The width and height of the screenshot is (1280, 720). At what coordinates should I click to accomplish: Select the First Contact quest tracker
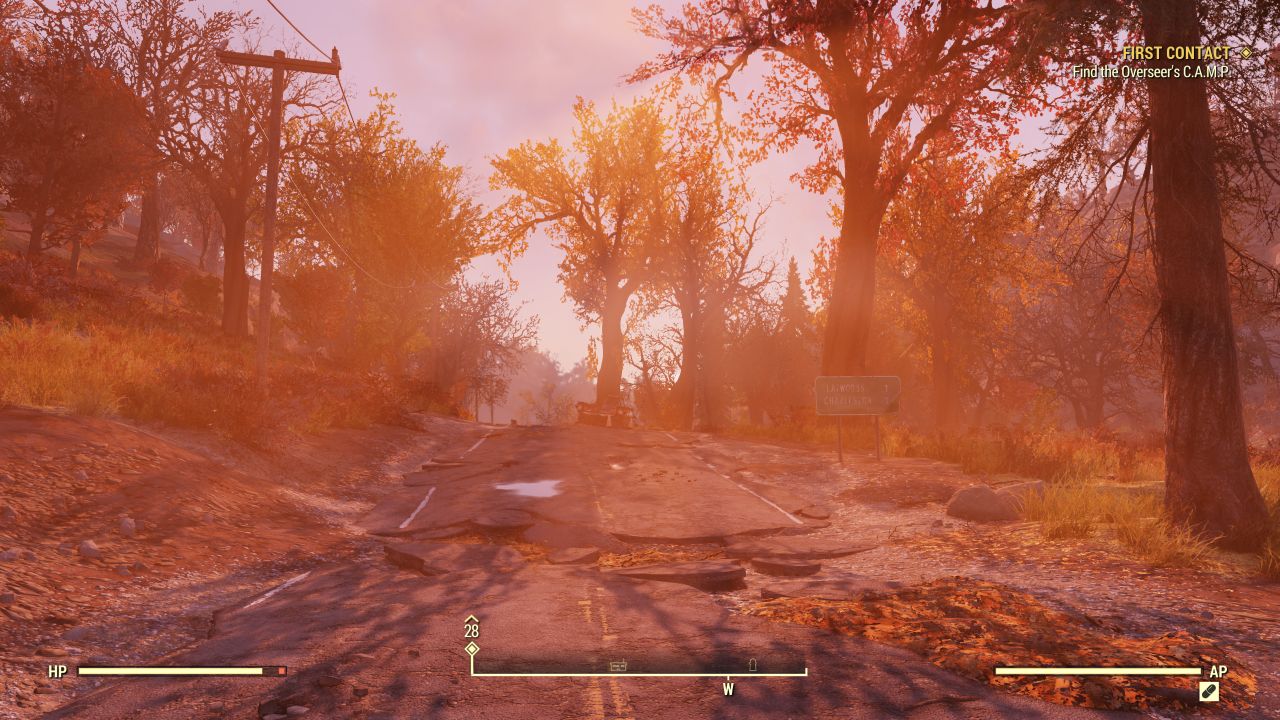[1176, 53]
